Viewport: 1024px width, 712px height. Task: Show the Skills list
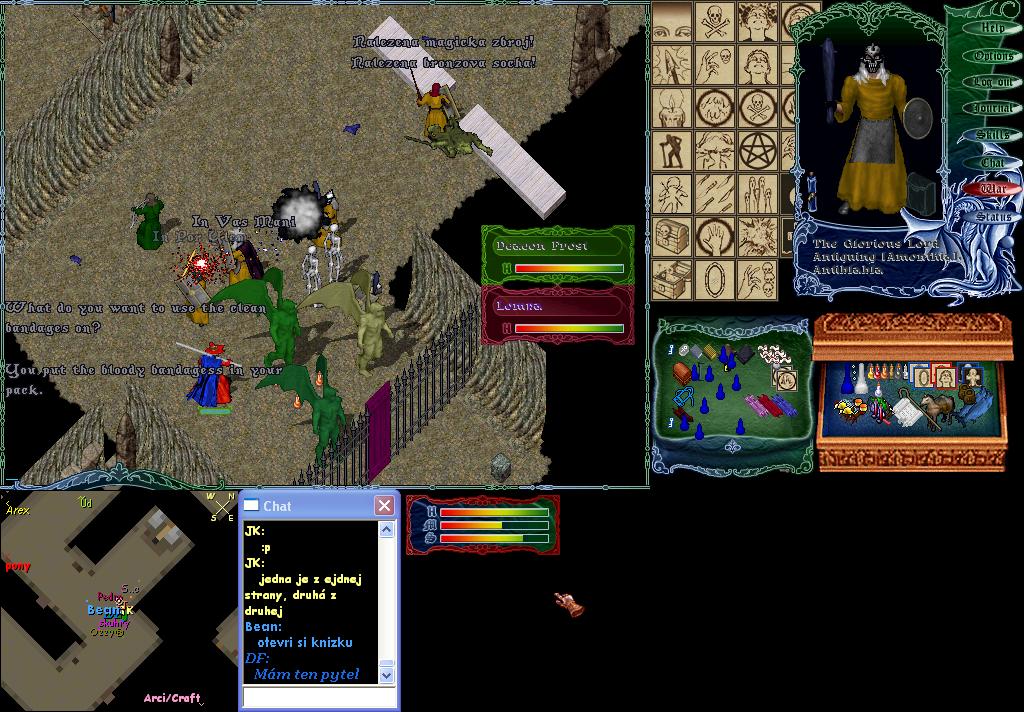(x=992, y=135)
